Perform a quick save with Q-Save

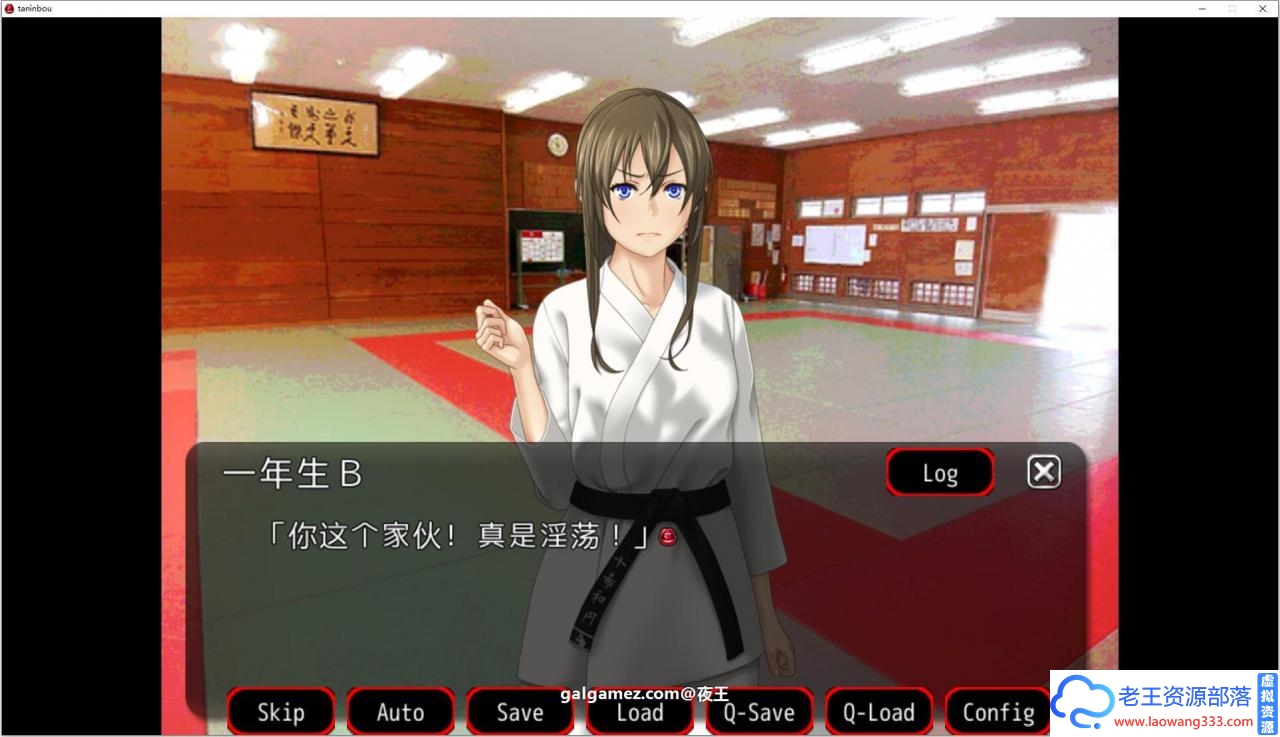759,712
